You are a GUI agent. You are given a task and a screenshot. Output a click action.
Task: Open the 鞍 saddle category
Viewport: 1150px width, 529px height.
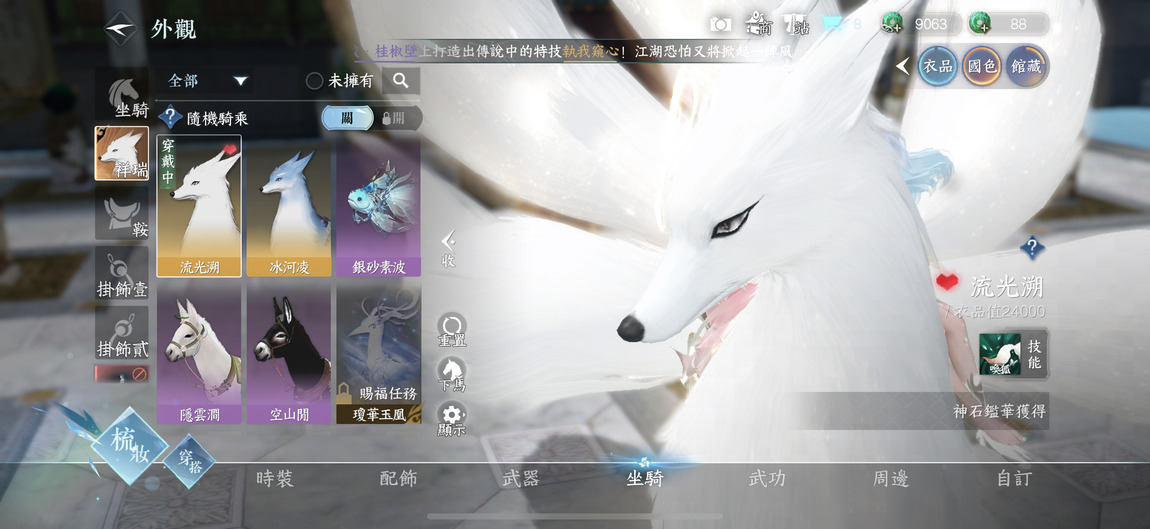coord(122,214)
